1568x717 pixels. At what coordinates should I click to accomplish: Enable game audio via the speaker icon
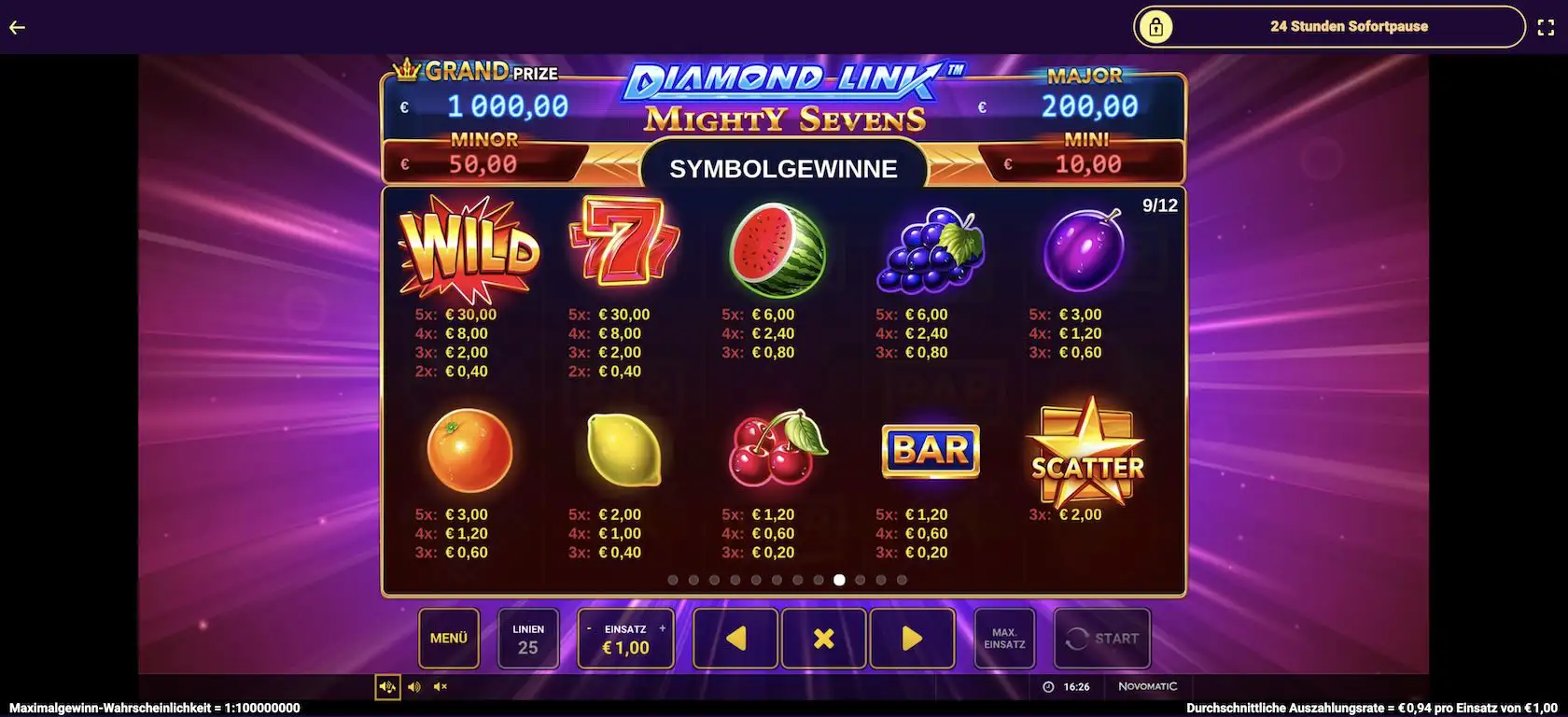[x=414, y=686]
